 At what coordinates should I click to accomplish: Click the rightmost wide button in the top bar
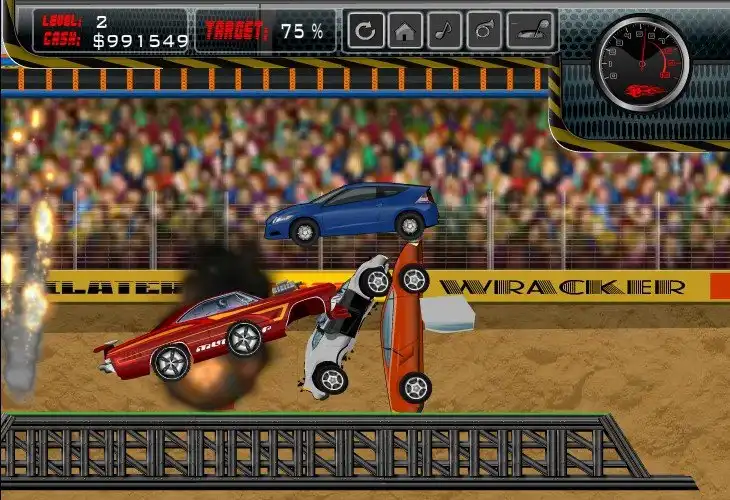coord(530,31)
